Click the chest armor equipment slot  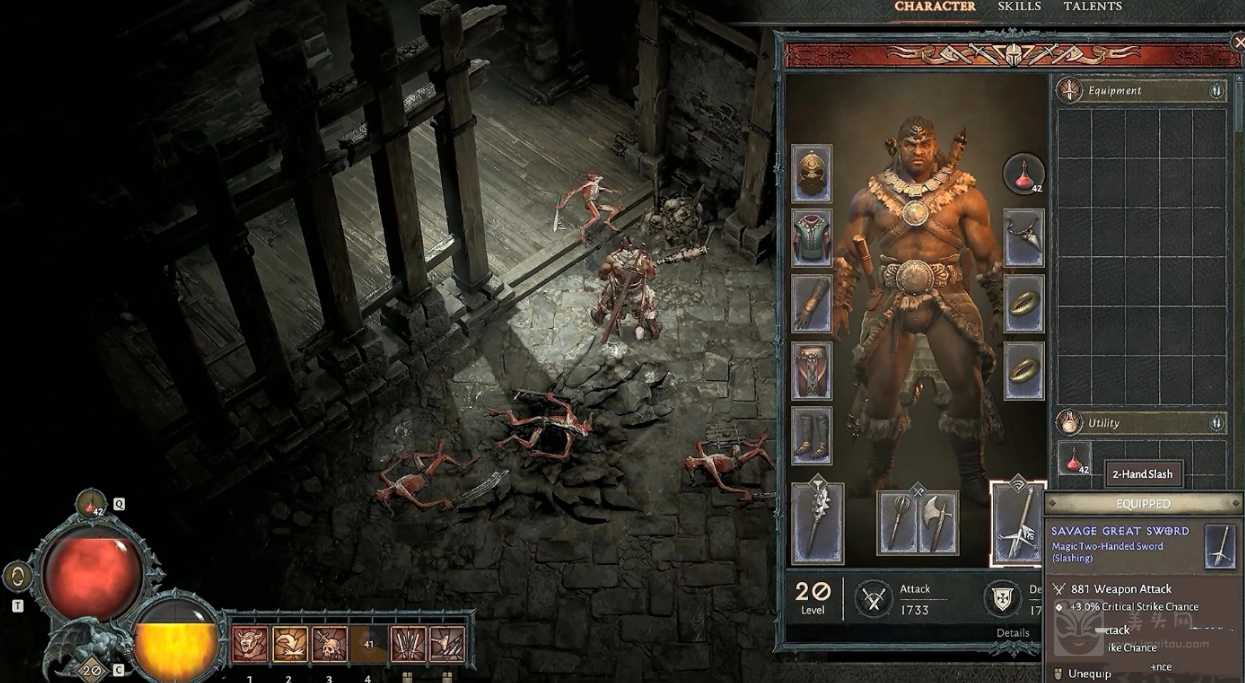coord(811,238)
